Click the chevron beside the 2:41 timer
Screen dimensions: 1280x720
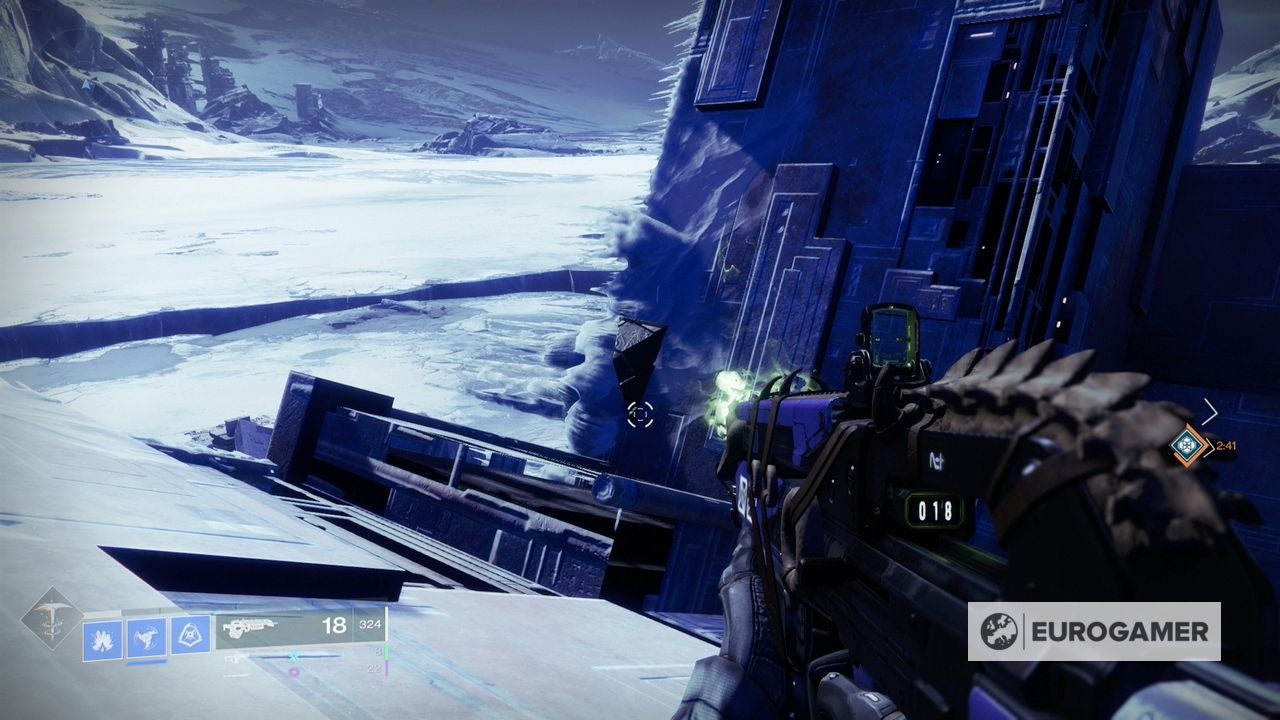(1209, 447)
